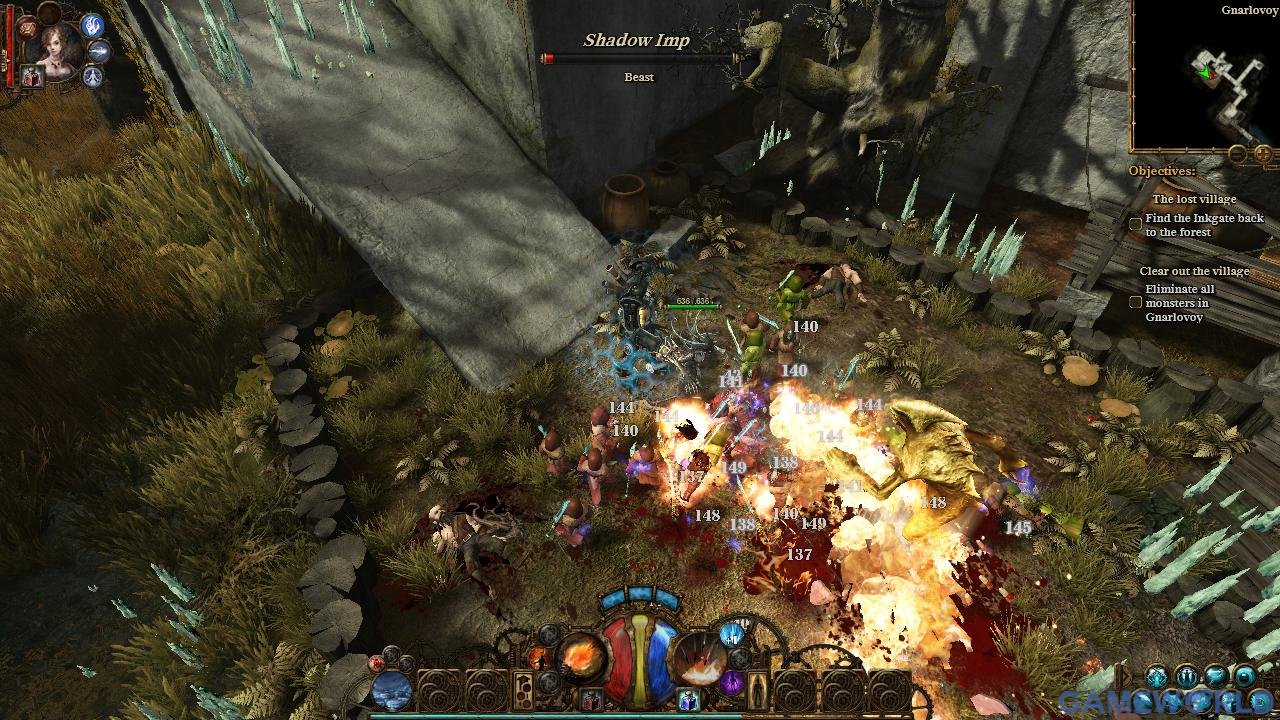Zoom in the minimap with the plus button
Image resolution: width=1280 pixels, height=720 pixels.
[1263, 154]
